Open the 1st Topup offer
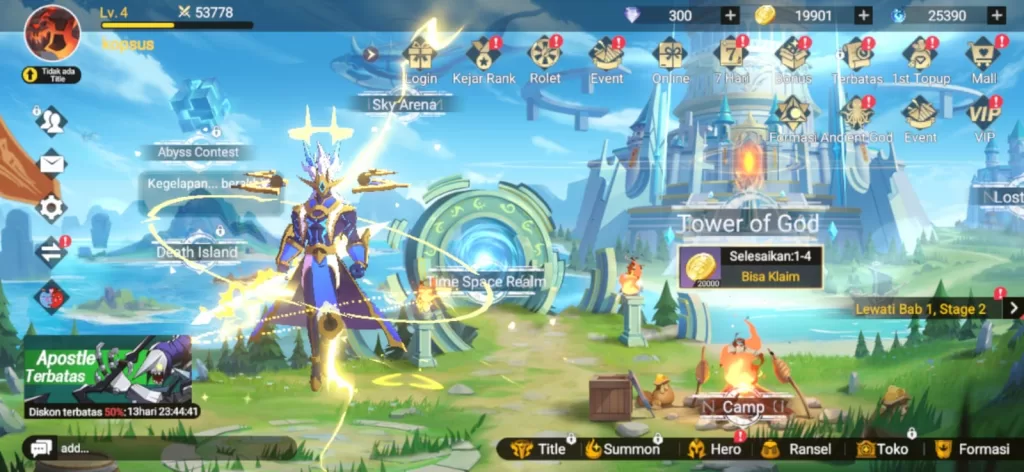1024x472 pixels. pos(918,58)
